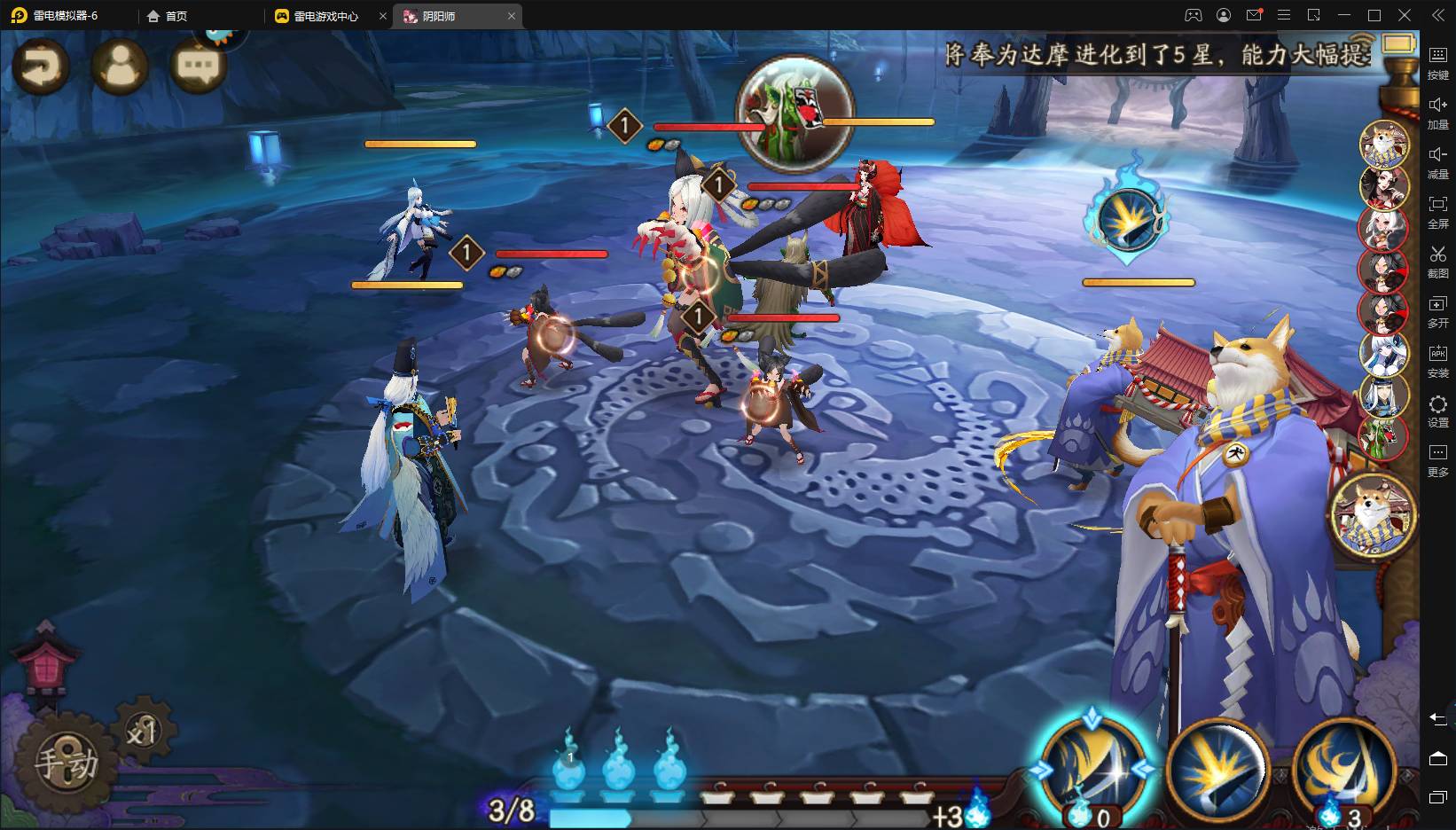Activate the middle impact strike skill

(1218, 769)
